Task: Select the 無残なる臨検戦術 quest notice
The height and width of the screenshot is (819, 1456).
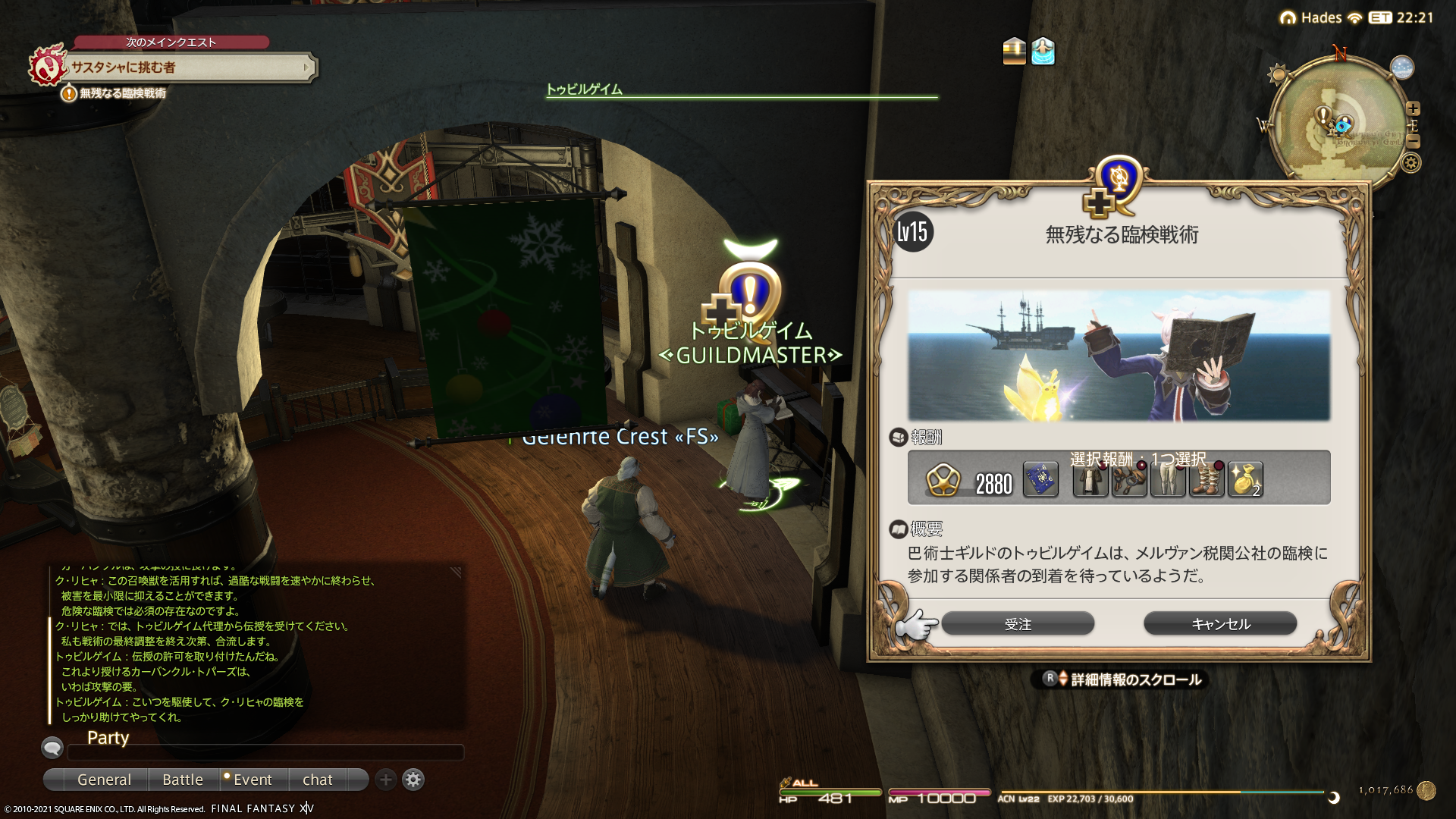Action: click(x=121, y=93)
